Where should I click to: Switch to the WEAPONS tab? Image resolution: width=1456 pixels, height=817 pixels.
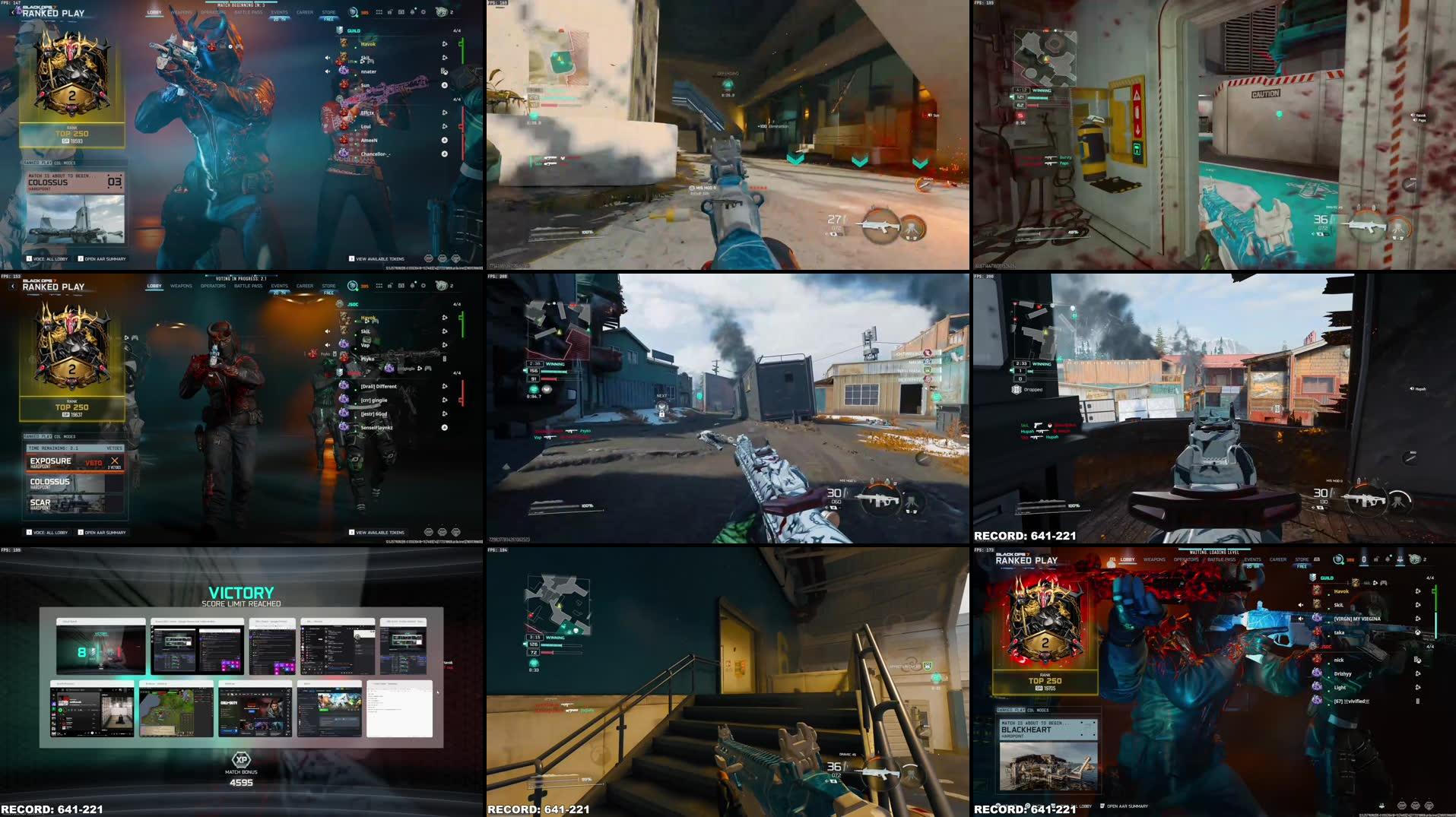pos(182,12)
